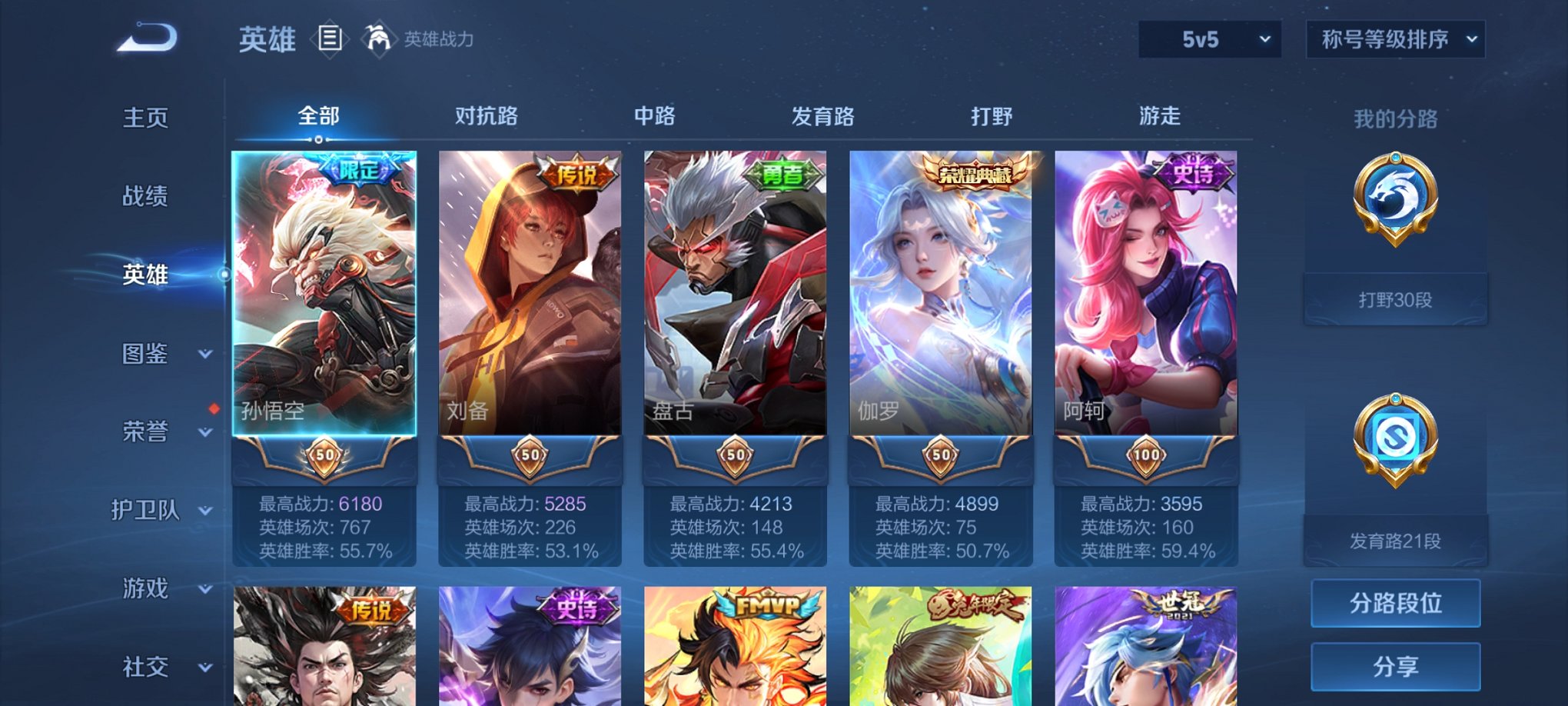Select the 刘备 hero card
Viewport: 1568px width, 706px height.
pos(530,300)
